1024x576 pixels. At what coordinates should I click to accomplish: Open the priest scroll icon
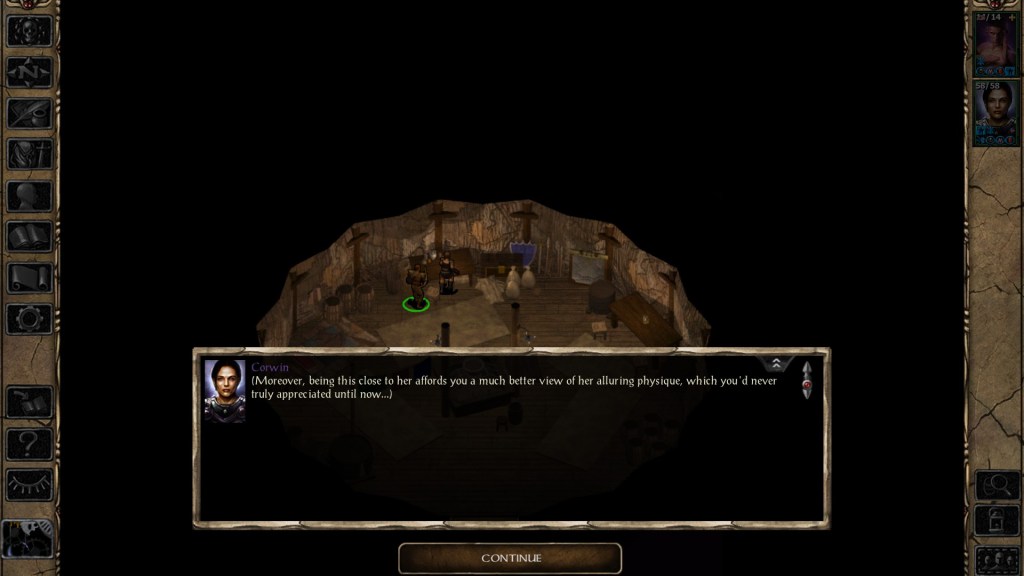pos(29,277)
